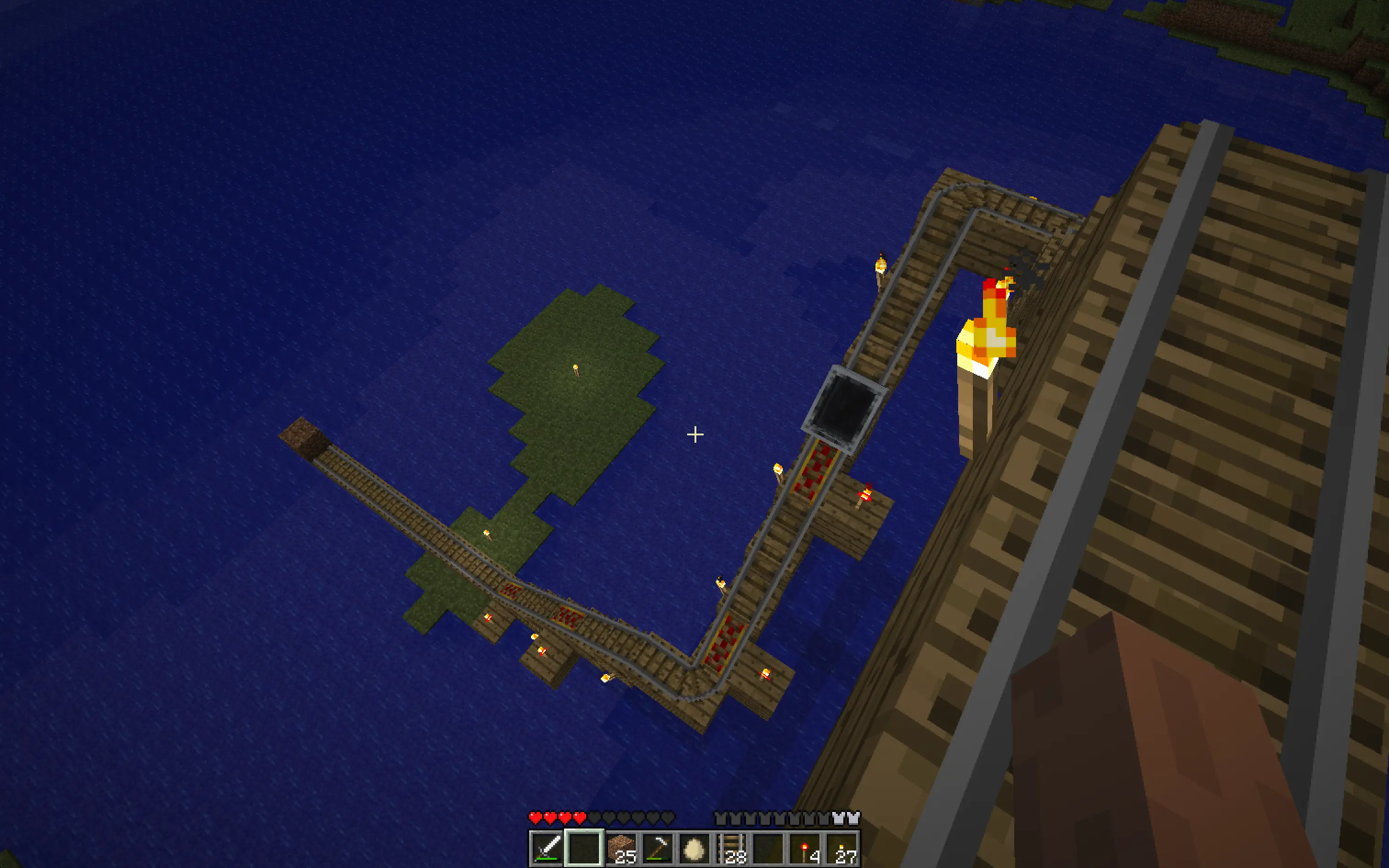Choose the iron pickaxe in the hotbar
The height and width of the screenshot is (868, 1389).
[x=658, y=848]
